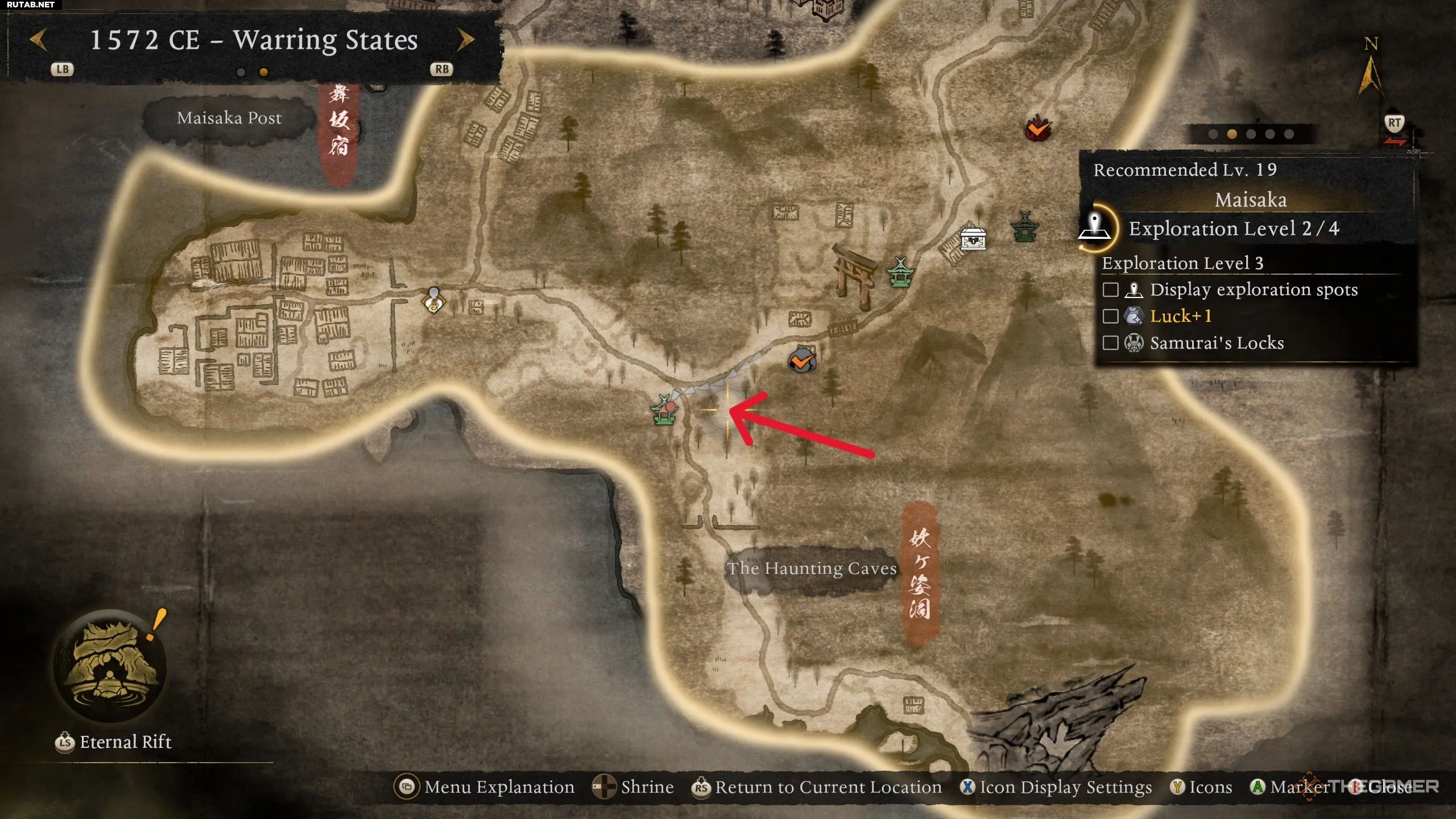Tick the Samurai's Locks checkbox
The image size is (1456, 819).
1110,343
